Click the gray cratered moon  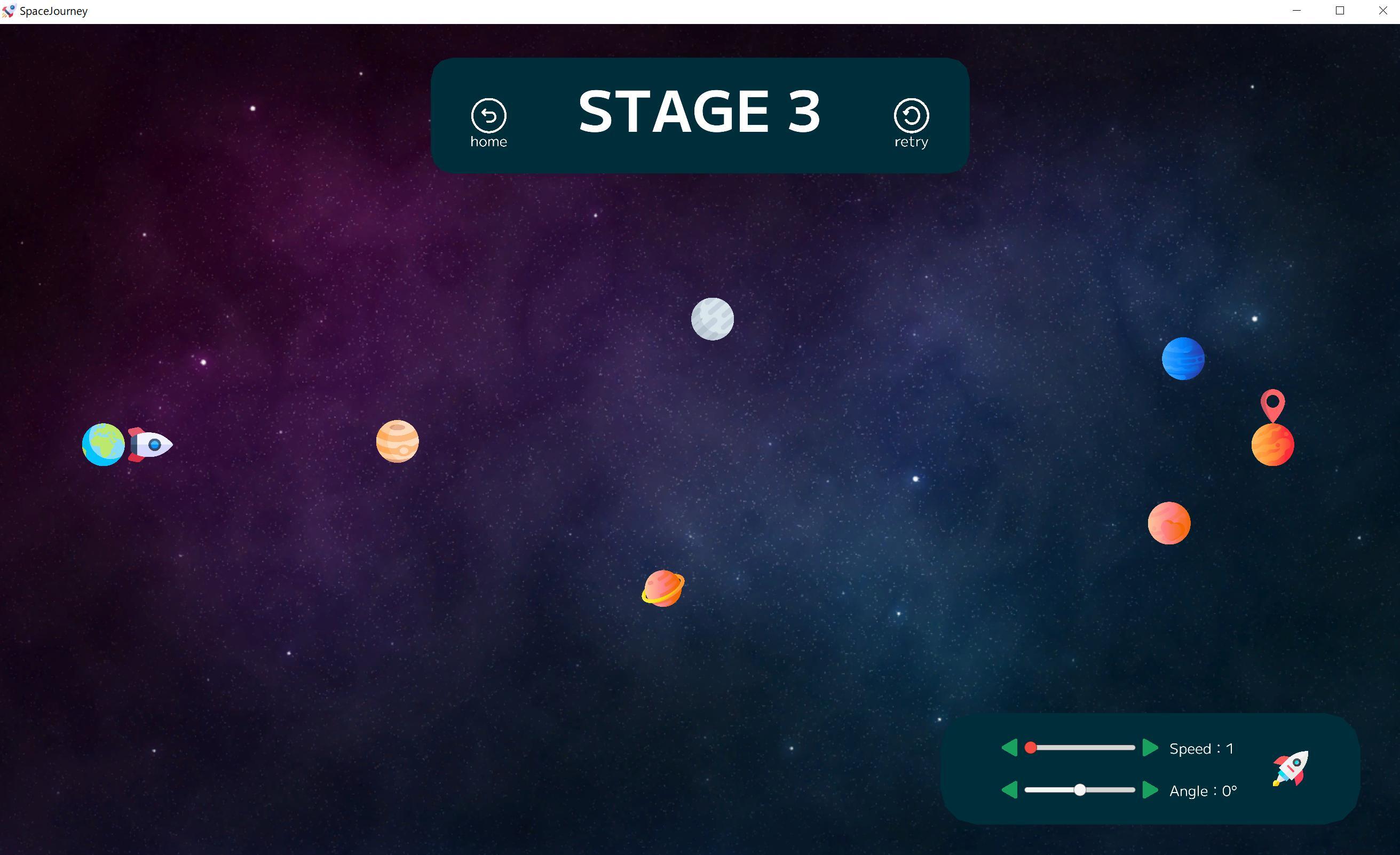tap(712, 319)
